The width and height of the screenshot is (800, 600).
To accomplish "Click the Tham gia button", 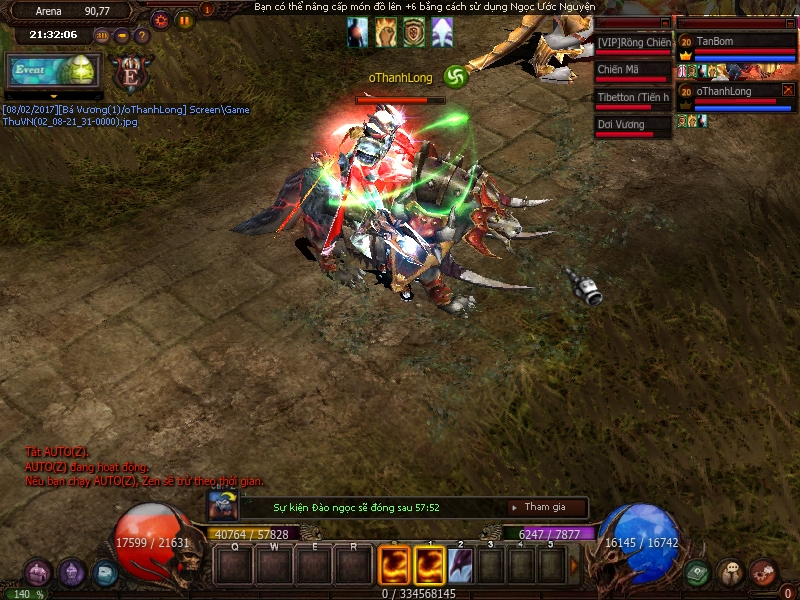I will 543,508.
